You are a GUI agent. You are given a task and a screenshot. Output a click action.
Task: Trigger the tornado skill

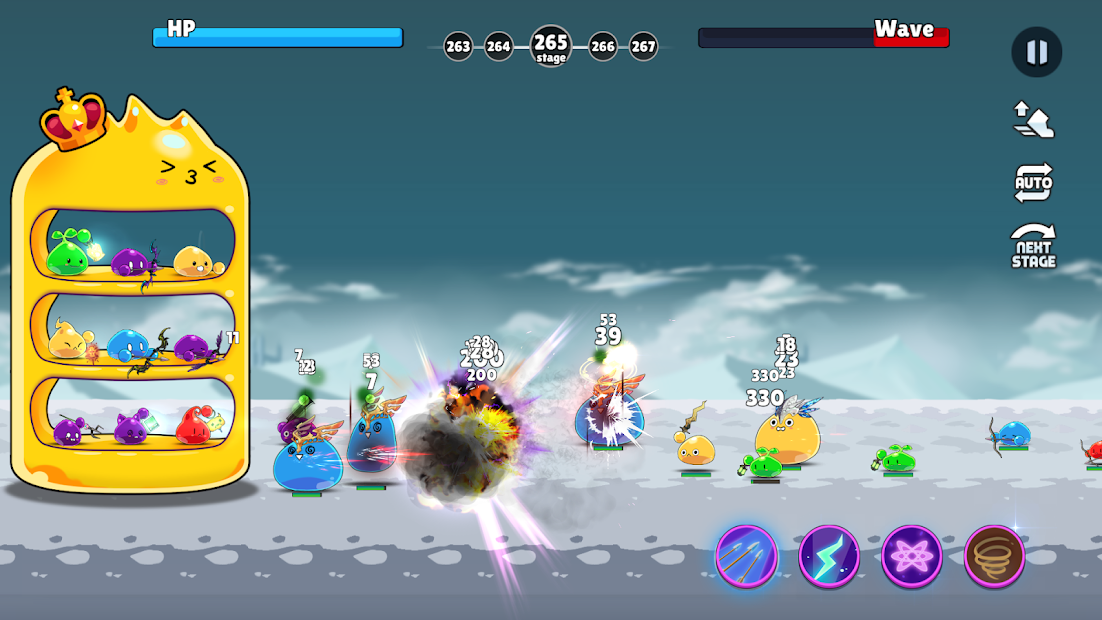coord(994,556)
